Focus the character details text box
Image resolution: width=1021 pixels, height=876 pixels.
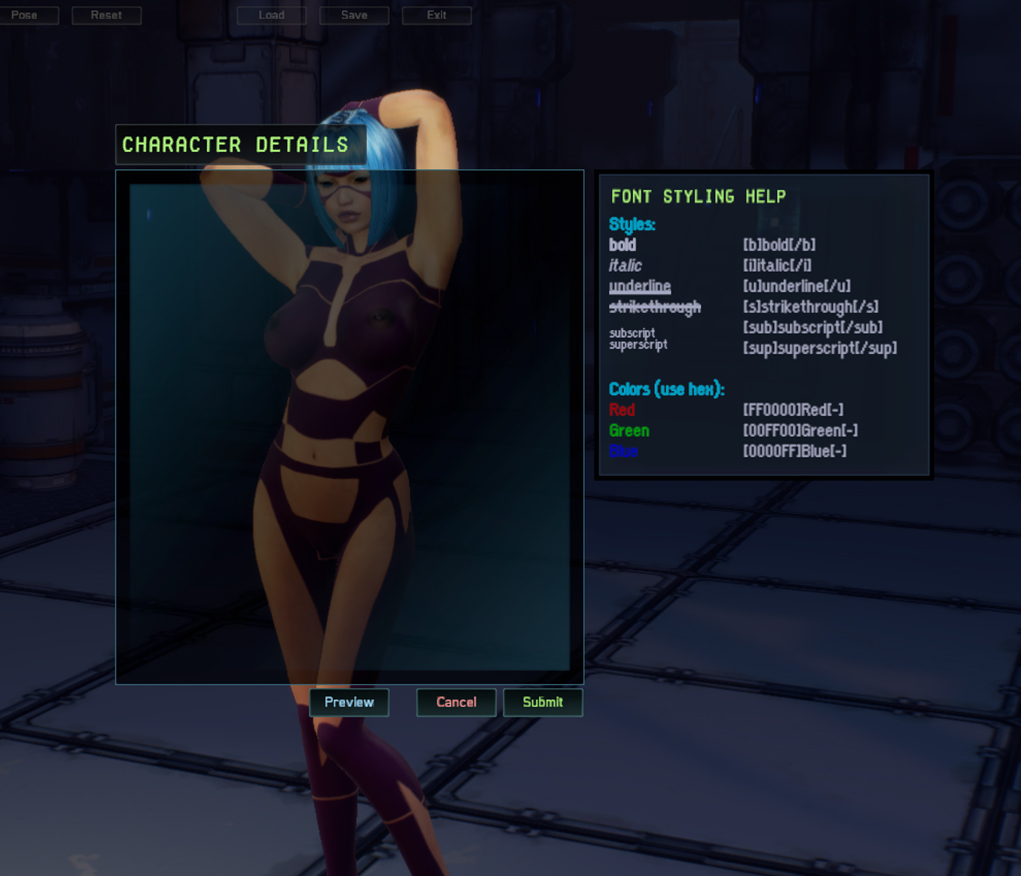point(349,426)
